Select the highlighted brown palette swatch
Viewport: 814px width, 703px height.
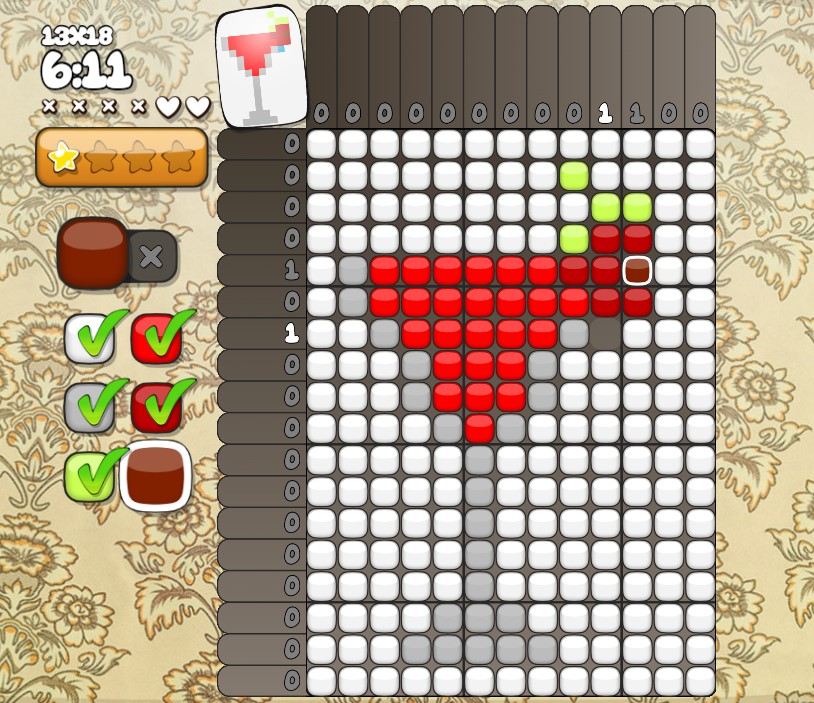click(155, 475)
